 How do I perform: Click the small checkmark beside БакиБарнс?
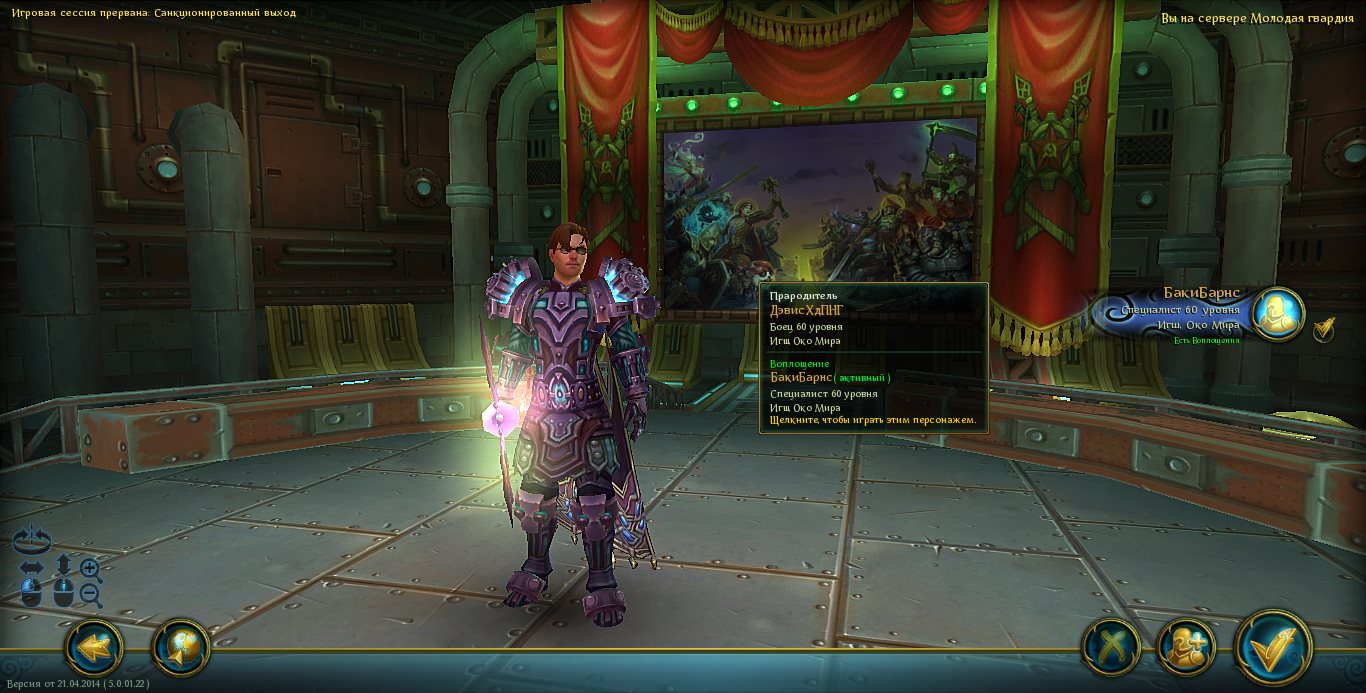coord(1324,329)
